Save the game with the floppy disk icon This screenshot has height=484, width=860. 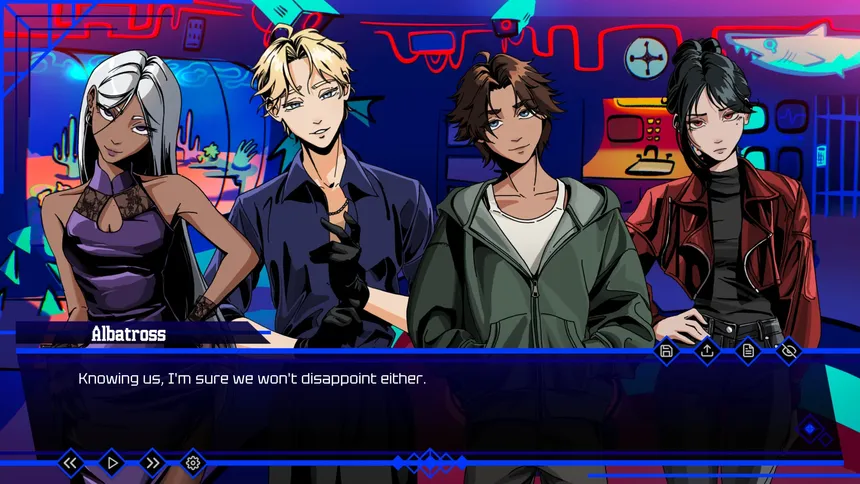coord(667,351)
